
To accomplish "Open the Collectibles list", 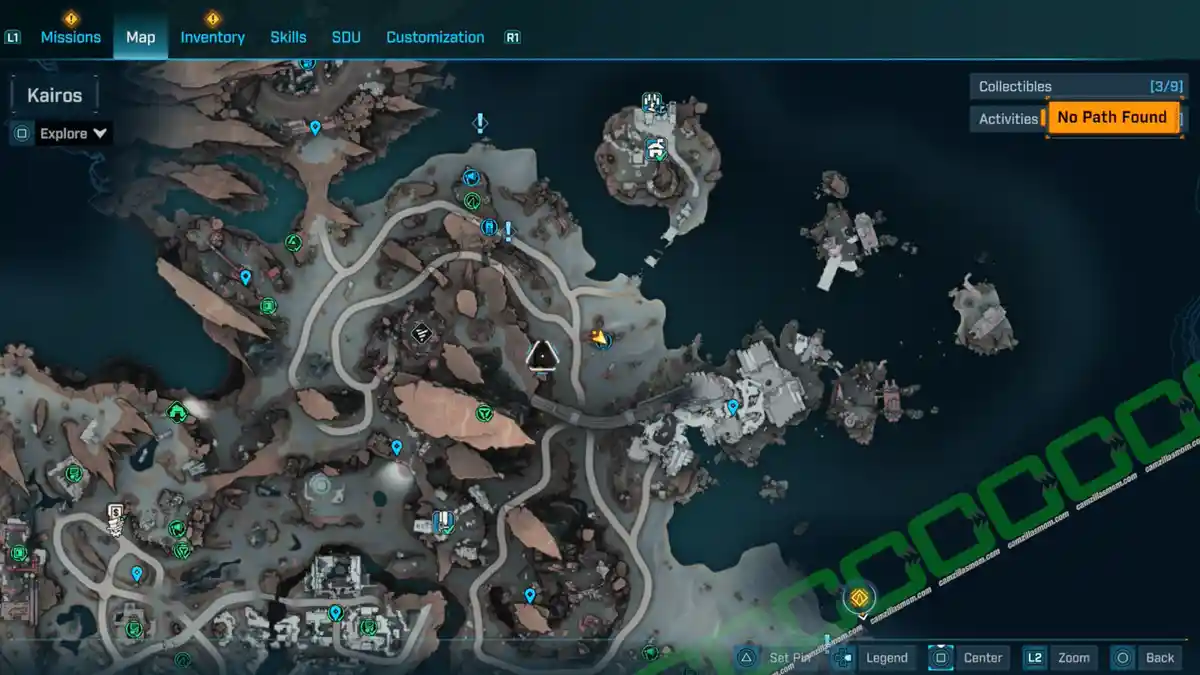I will click(1080, 86).
